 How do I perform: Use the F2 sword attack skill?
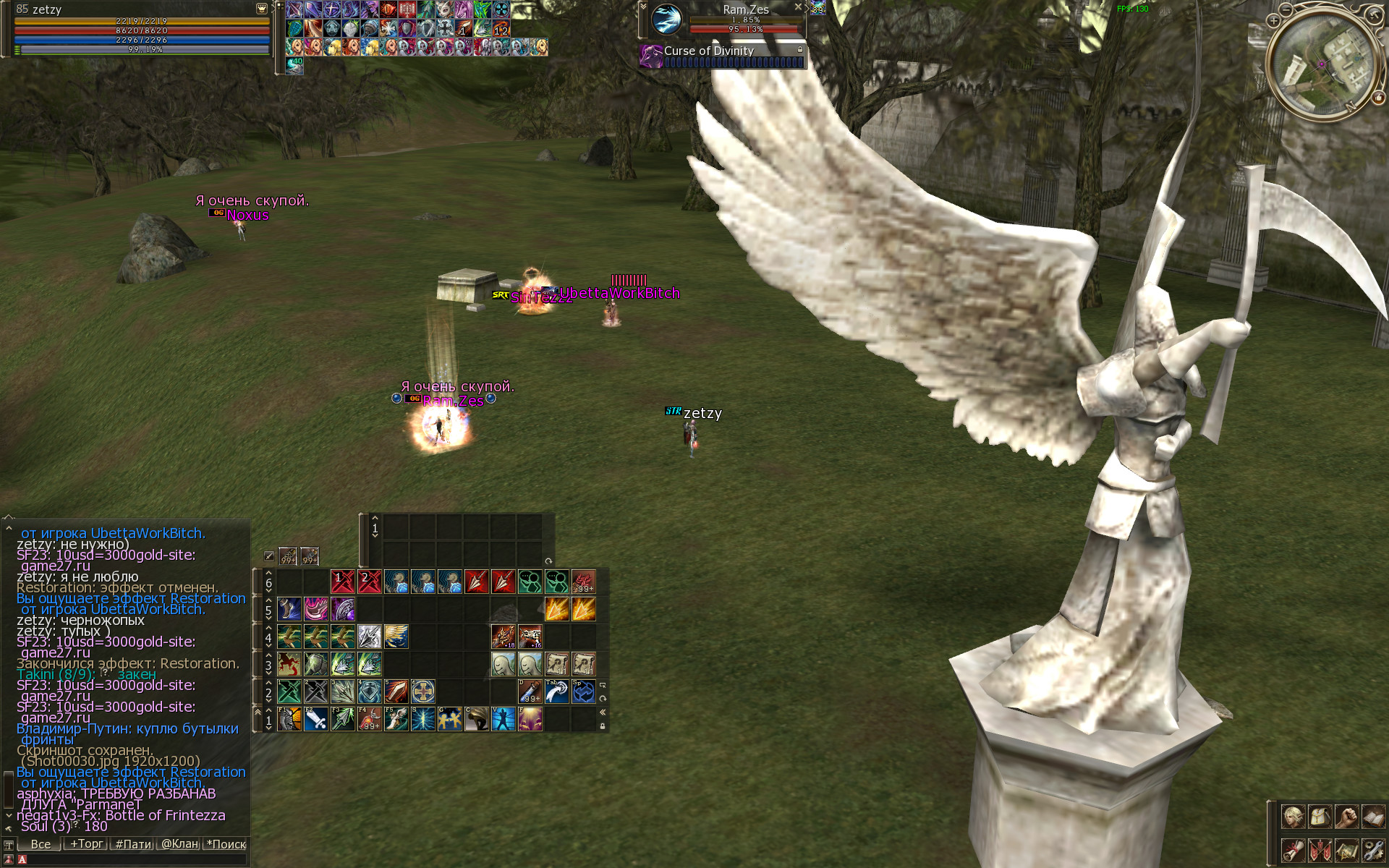[316, 719]
